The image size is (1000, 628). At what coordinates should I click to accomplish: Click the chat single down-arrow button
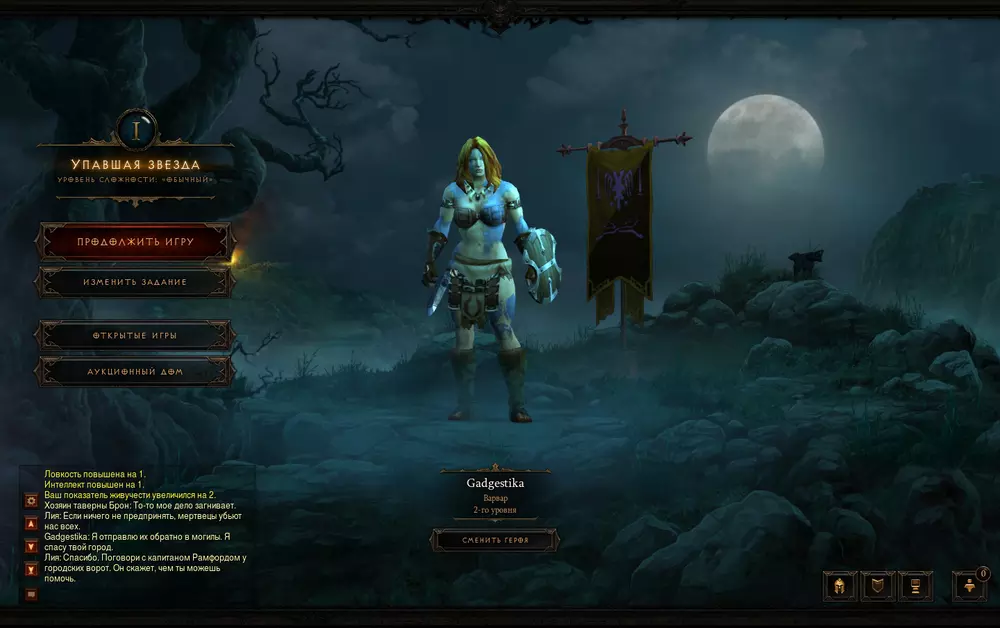[x=31, y=546]
